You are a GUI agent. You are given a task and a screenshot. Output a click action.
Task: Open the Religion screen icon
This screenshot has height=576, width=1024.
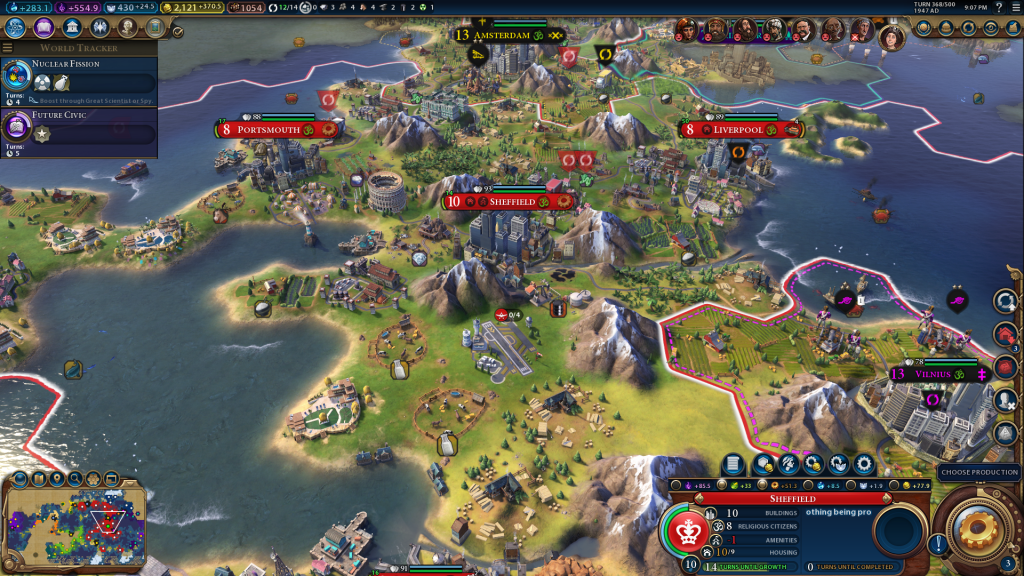coord(99,28)
